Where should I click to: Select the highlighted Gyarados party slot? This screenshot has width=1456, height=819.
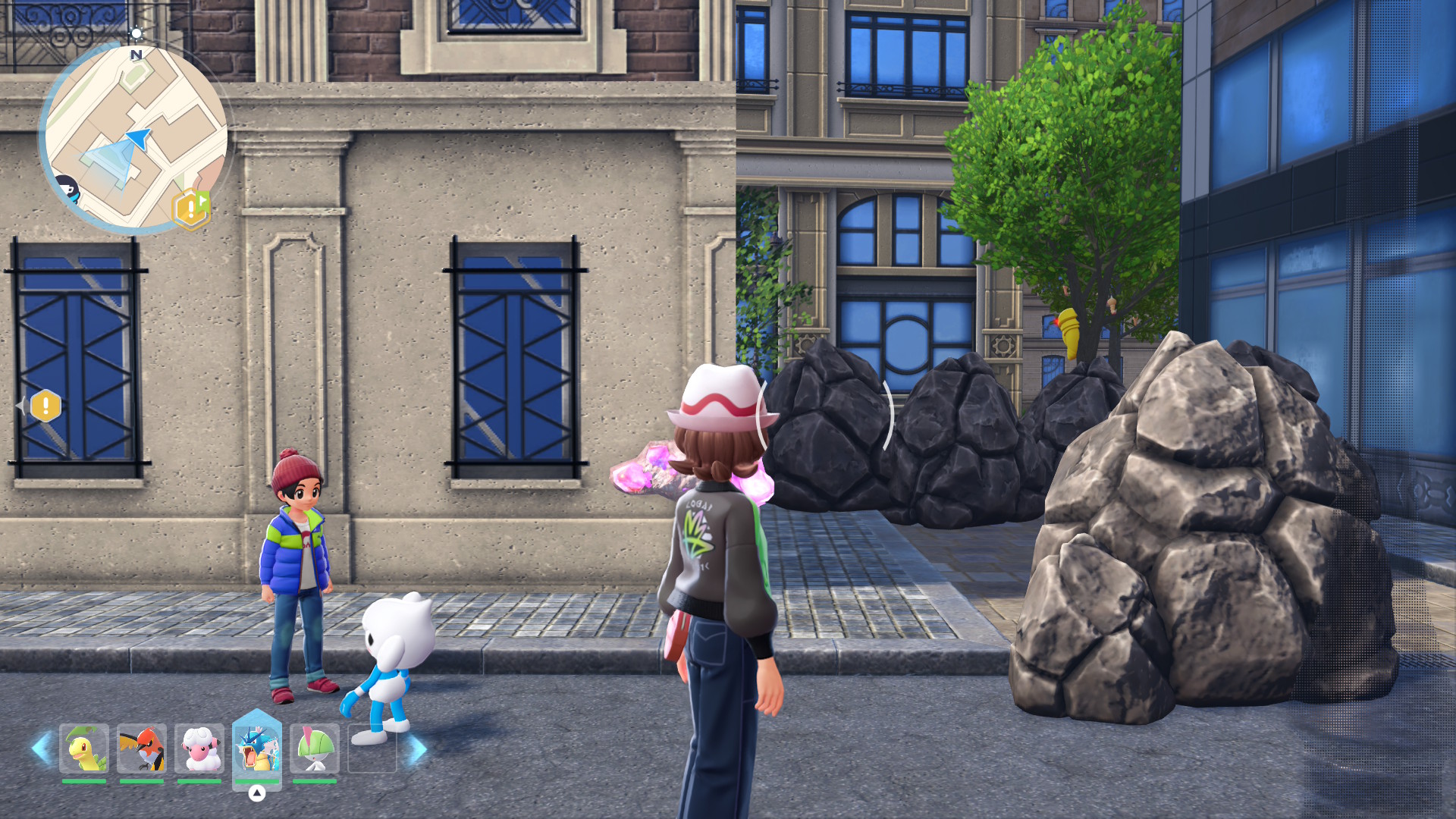[x=257, y=748]
